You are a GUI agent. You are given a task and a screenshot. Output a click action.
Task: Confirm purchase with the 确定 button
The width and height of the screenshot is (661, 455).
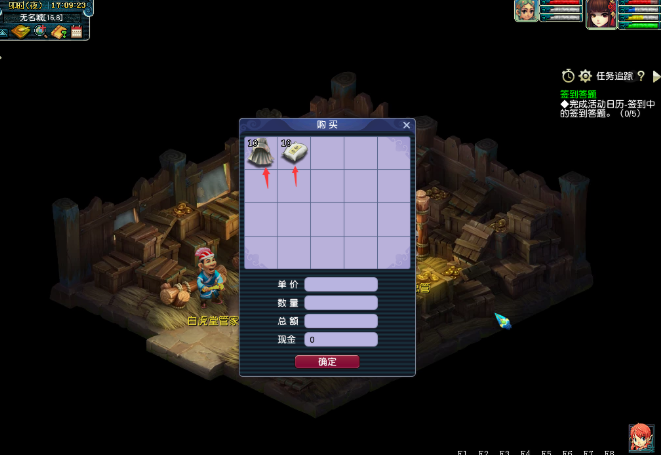click(327, 361)
